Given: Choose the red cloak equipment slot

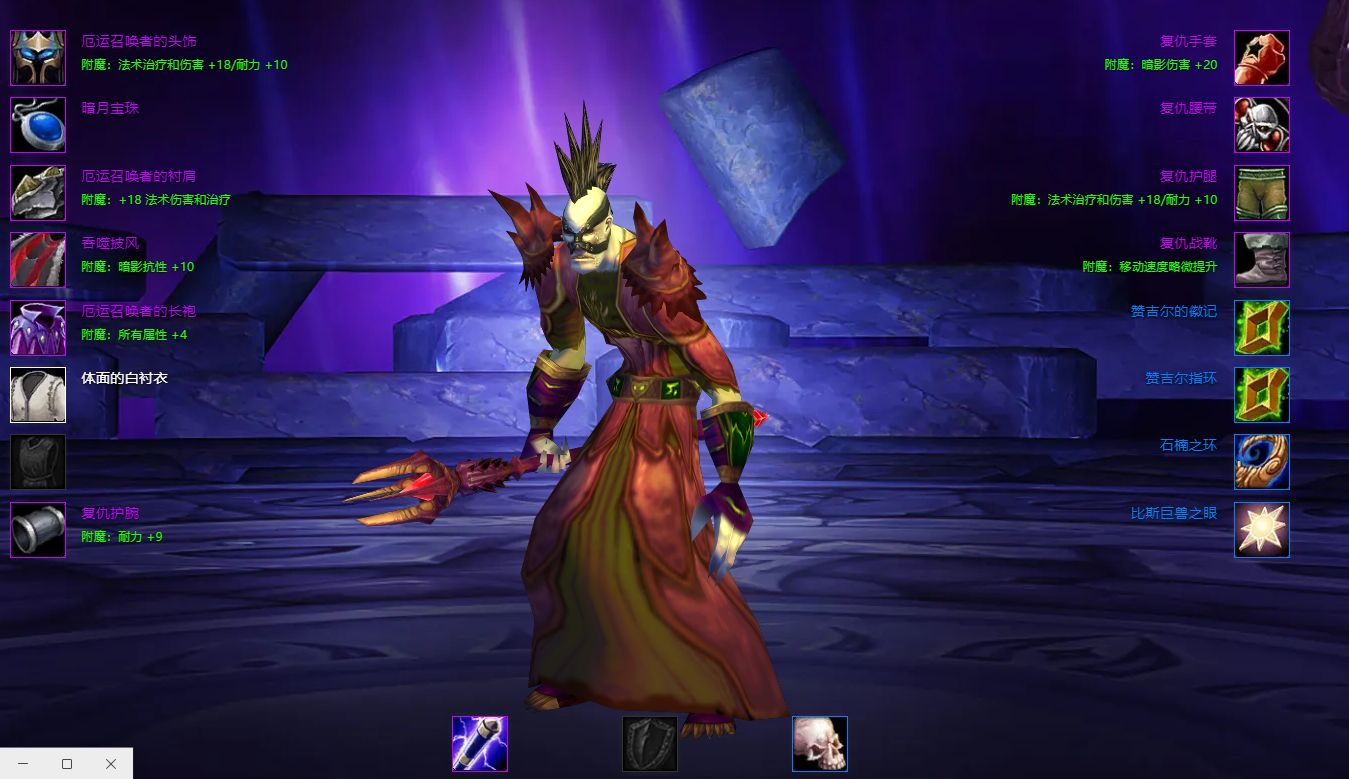Looking at the screenshot, I should pos(38,260).
